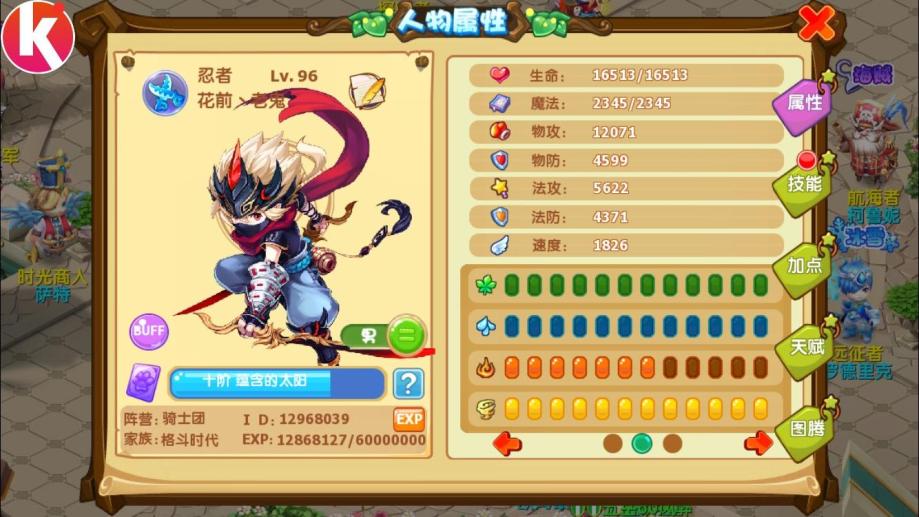The width and height of the screenshot is (919, 517).
Task: Click the ninja class emblem icon
Action: tap(164, 91)
